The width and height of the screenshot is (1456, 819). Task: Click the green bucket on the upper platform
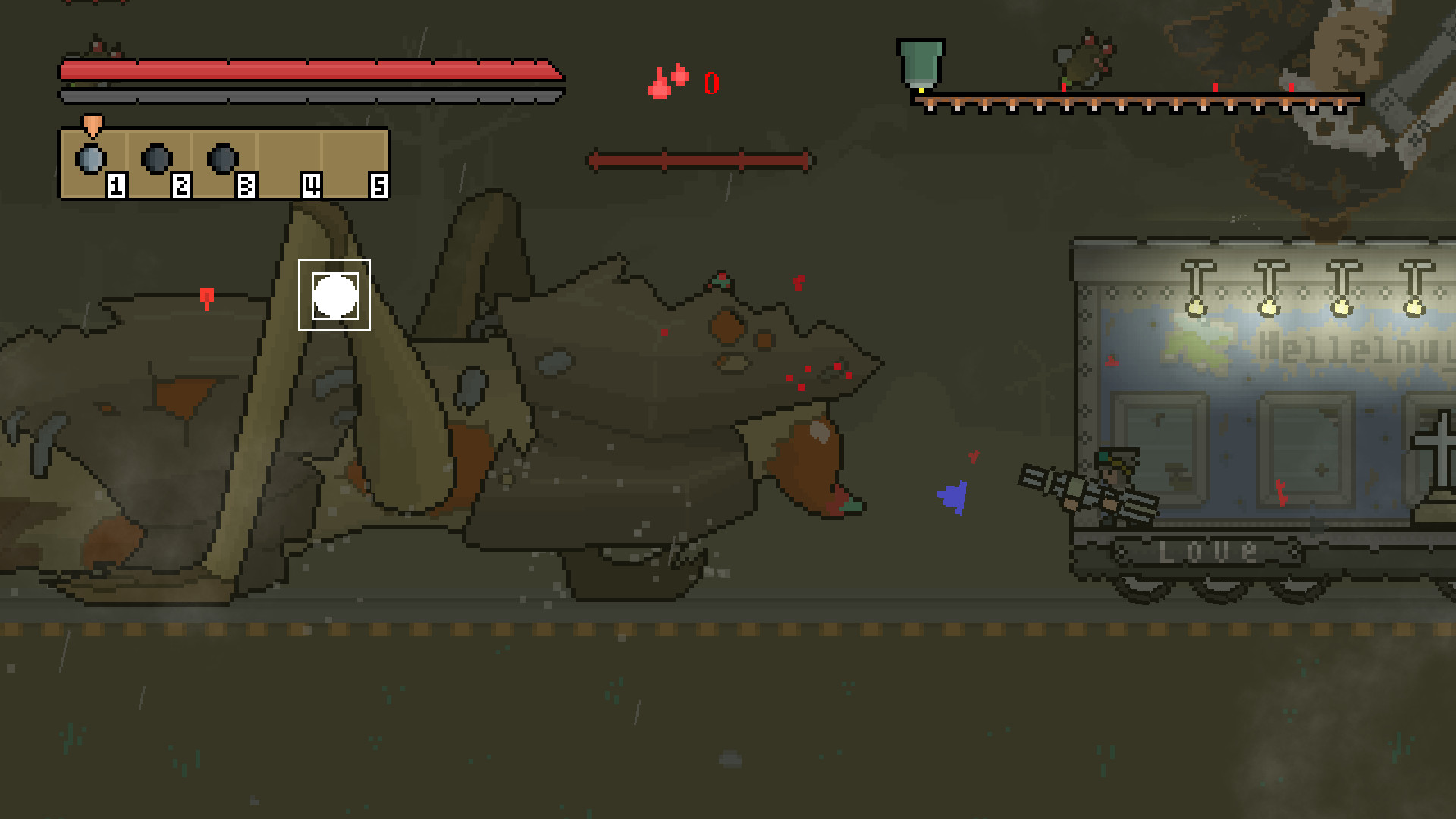(920, 61)
